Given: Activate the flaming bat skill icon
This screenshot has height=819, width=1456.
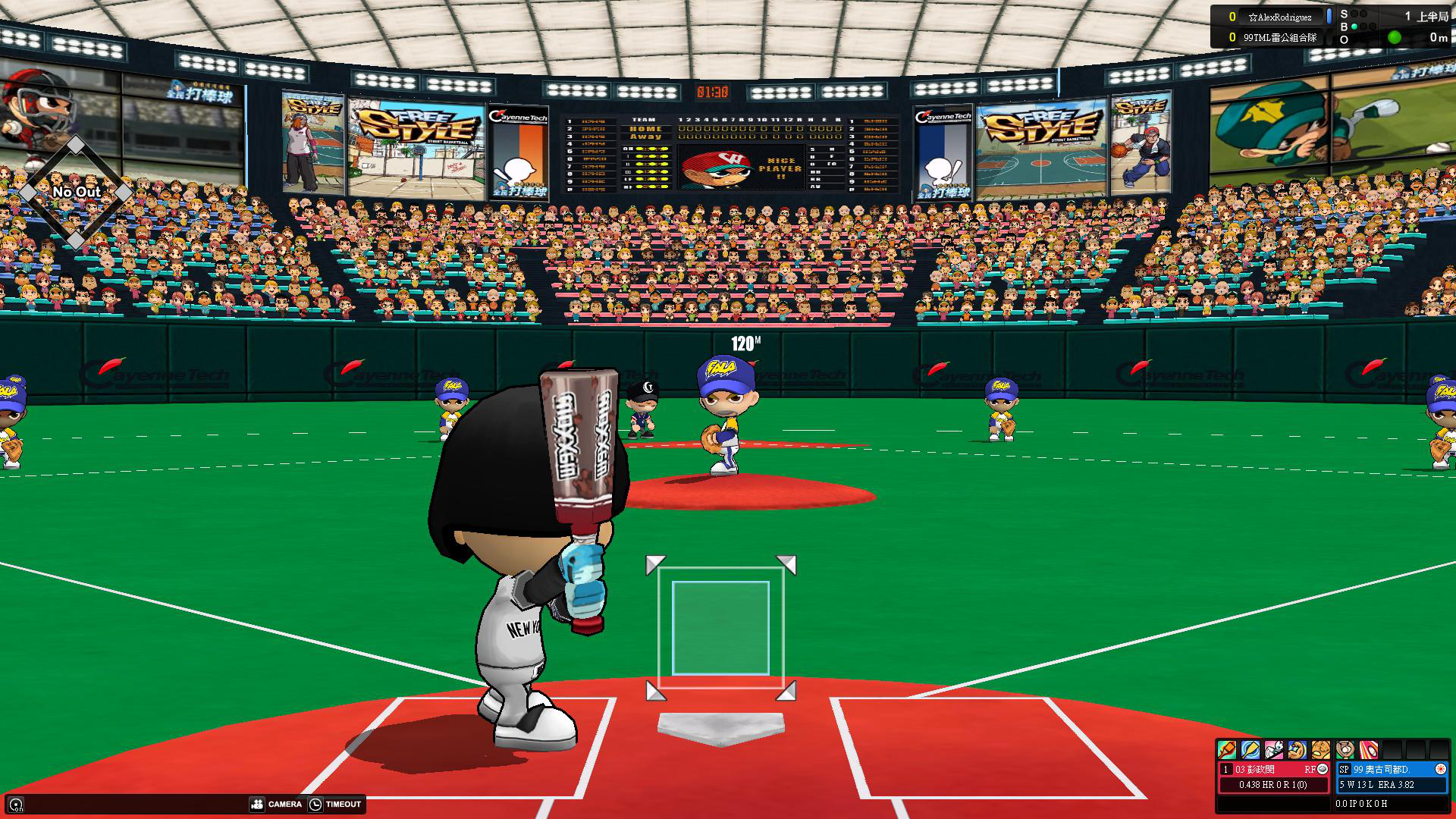Looking at the screenshot, I should [x=1227, y=750].
